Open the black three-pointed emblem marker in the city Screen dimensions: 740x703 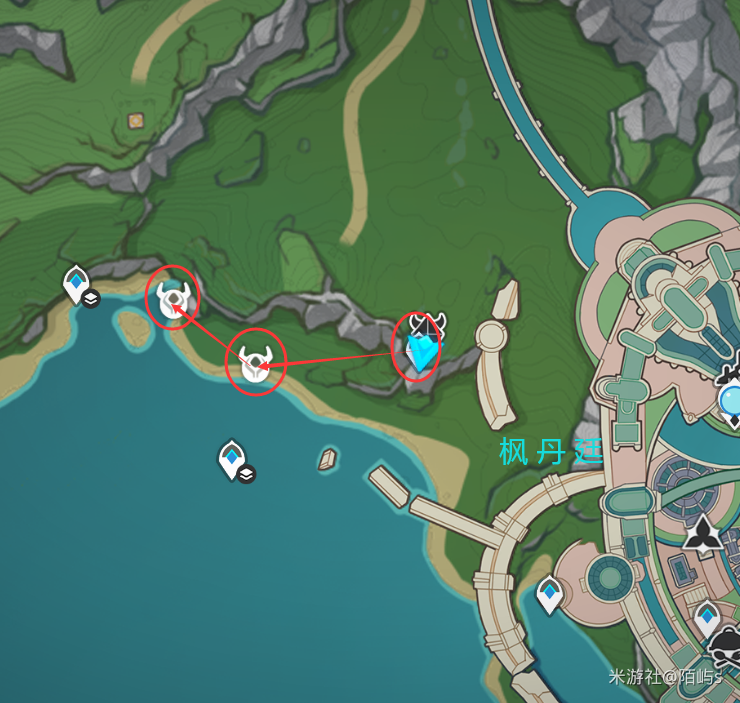[x=705, y=534]
